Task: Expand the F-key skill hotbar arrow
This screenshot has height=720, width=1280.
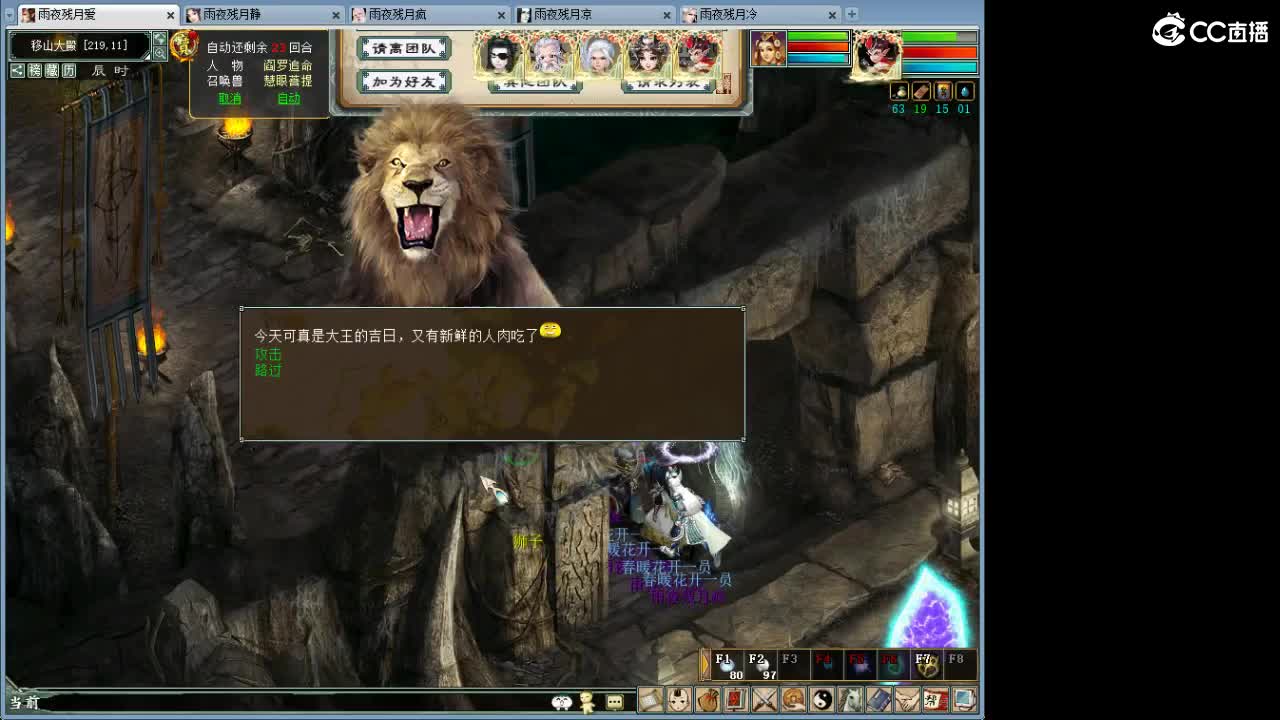Action: tap(707, 662)
